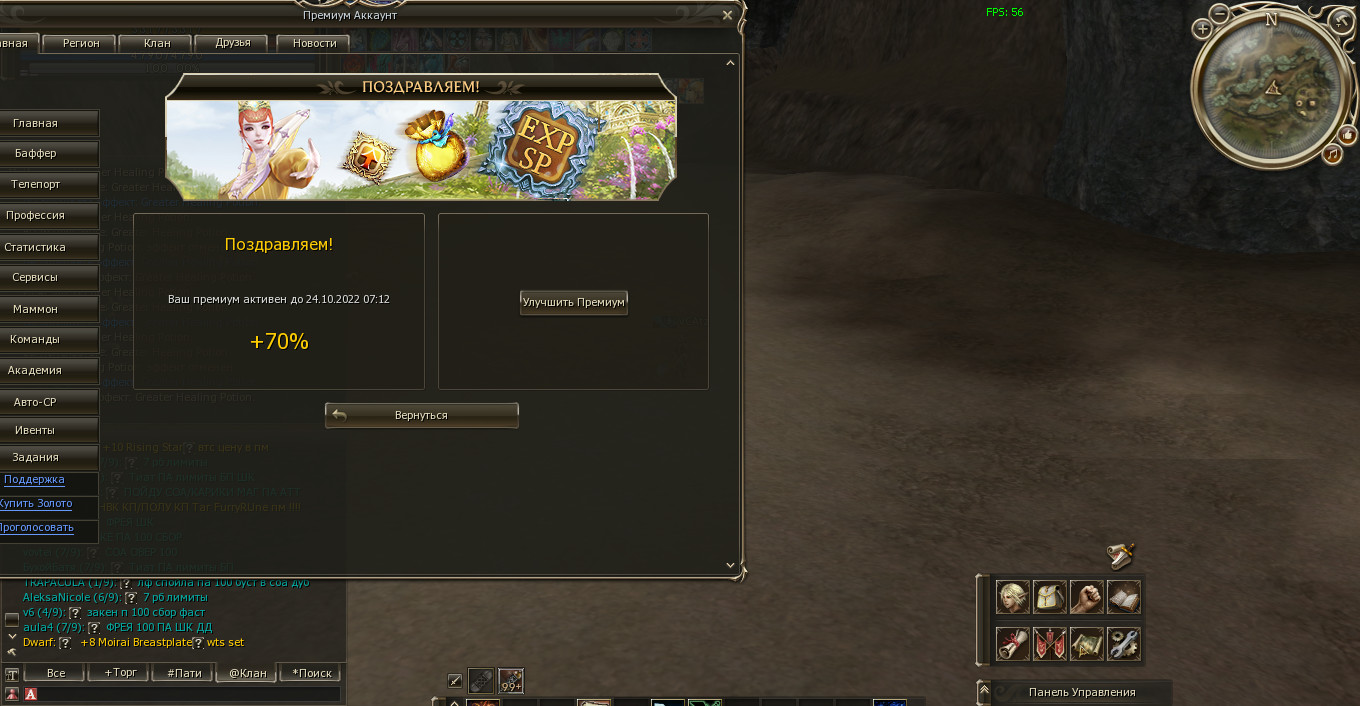Viewport: 1360px width, 706px height.
Task: Close the Премиум Аккаунт window
Action: 727,15
